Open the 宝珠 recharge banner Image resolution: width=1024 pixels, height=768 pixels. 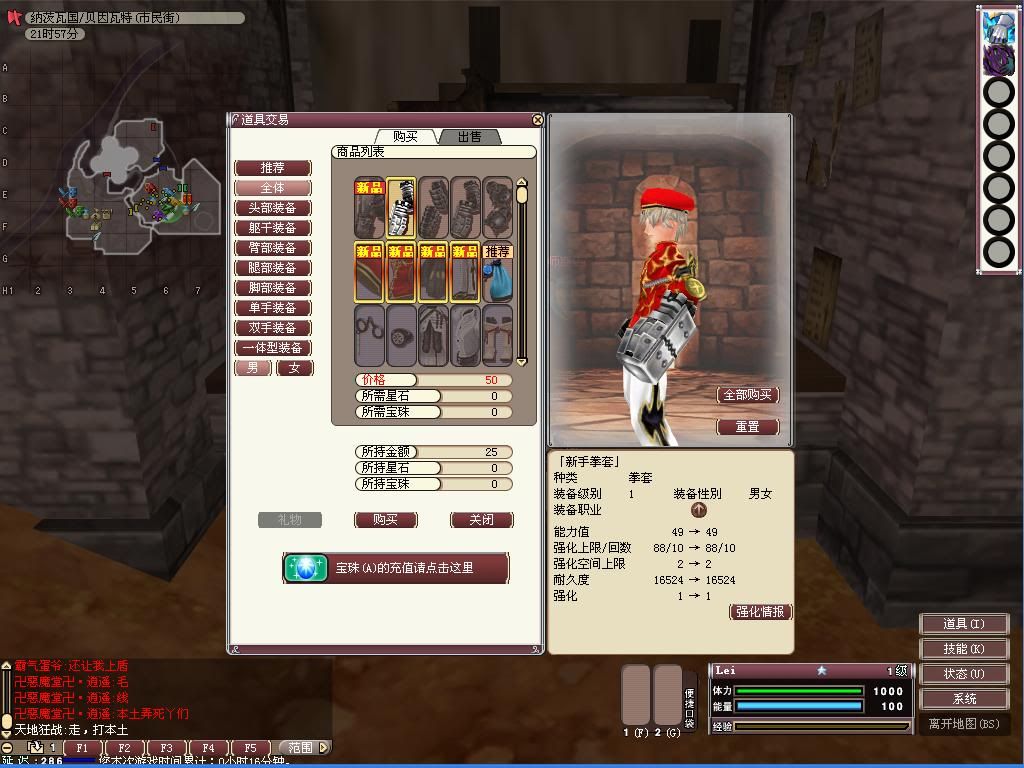click(x=396, y=568)
